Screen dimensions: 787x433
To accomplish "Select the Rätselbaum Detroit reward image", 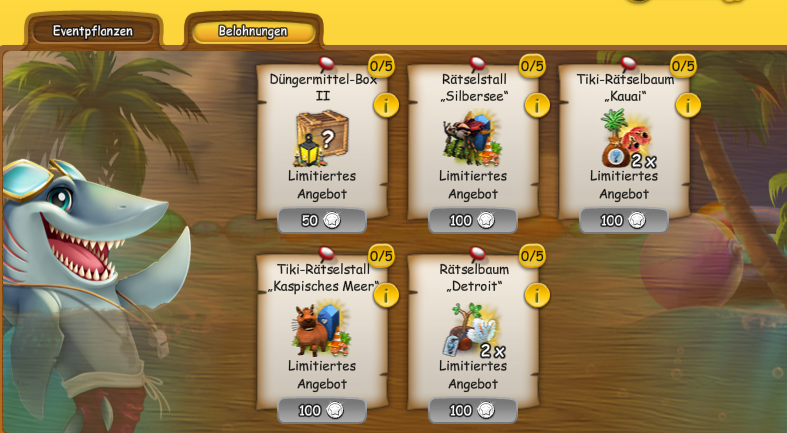I will coord(472,328).
